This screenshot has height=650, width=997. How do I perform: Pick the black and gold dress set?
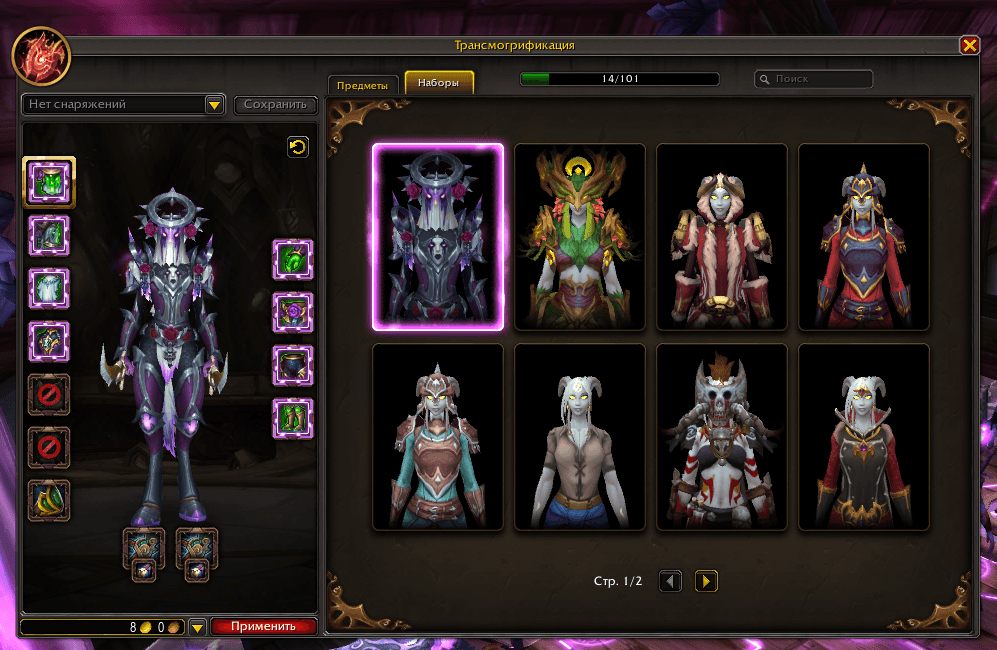(x=864, y=436)
